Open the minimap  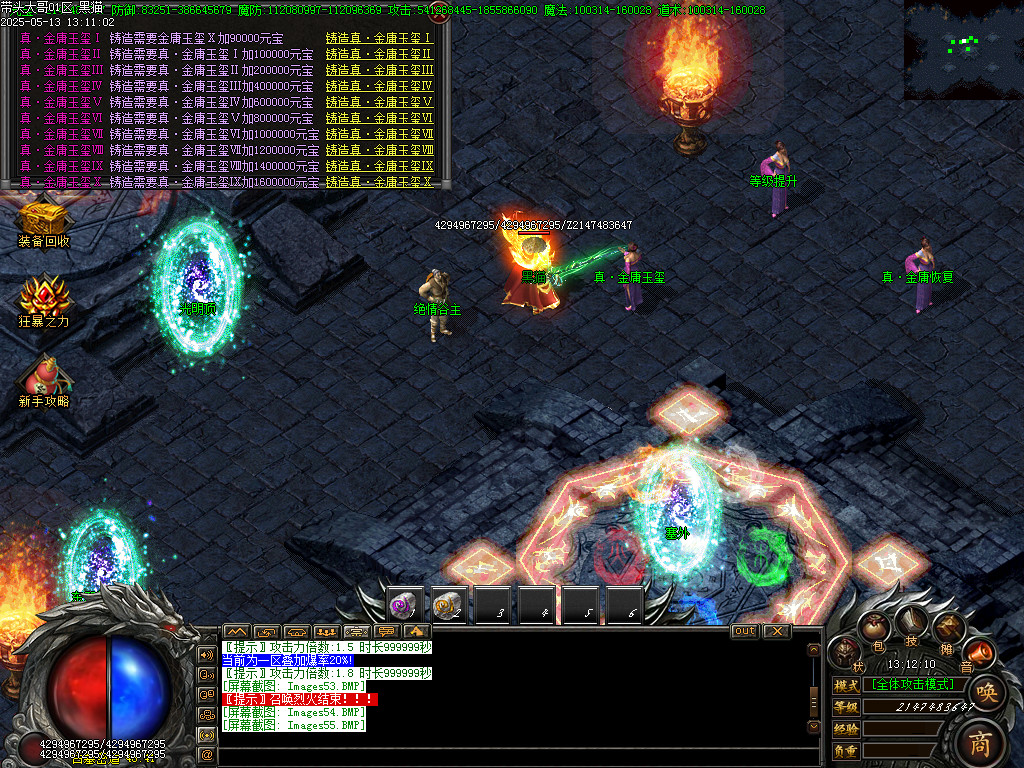coord(963,49)
